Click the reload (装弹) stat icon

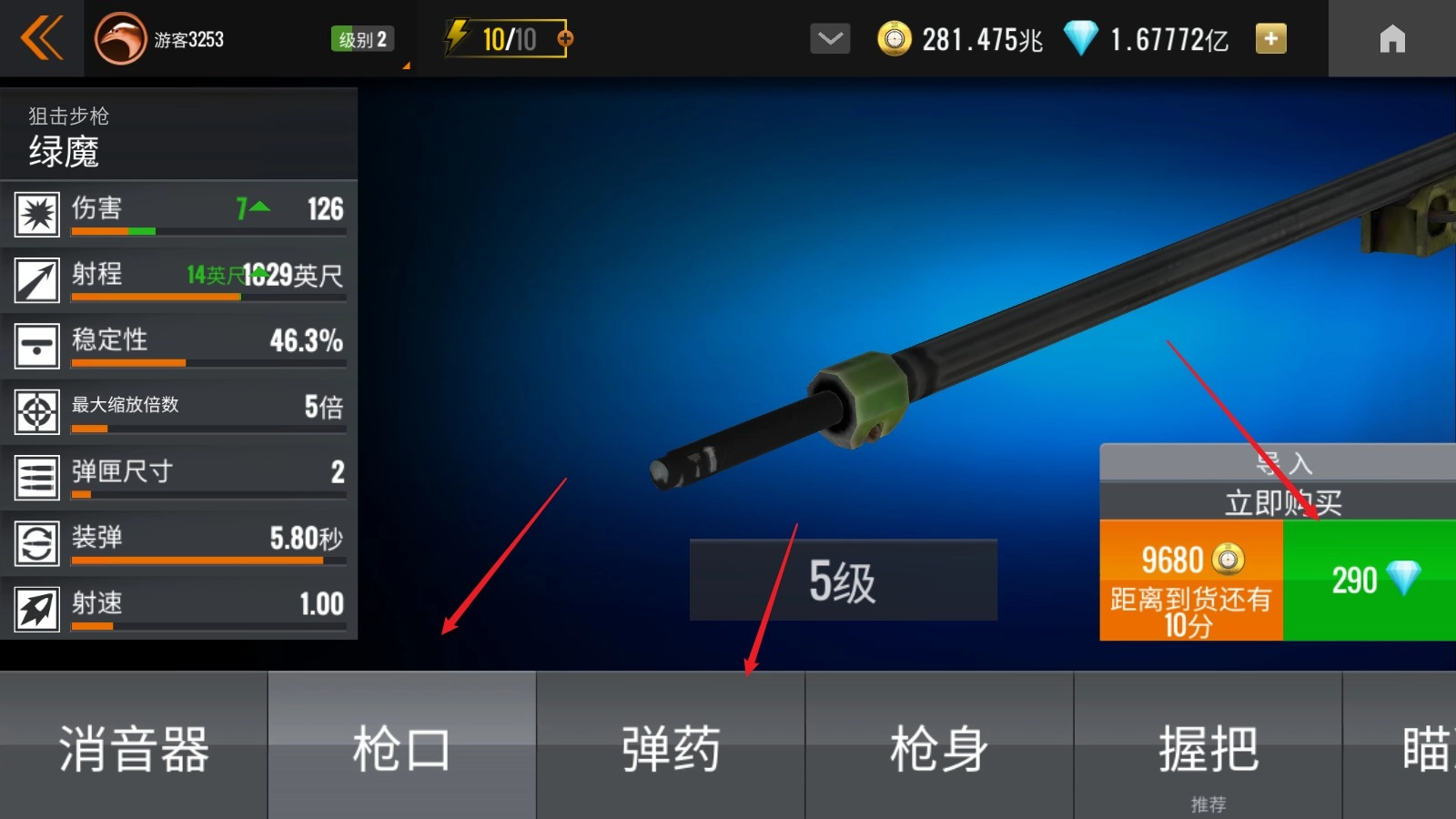pos(36,542)
